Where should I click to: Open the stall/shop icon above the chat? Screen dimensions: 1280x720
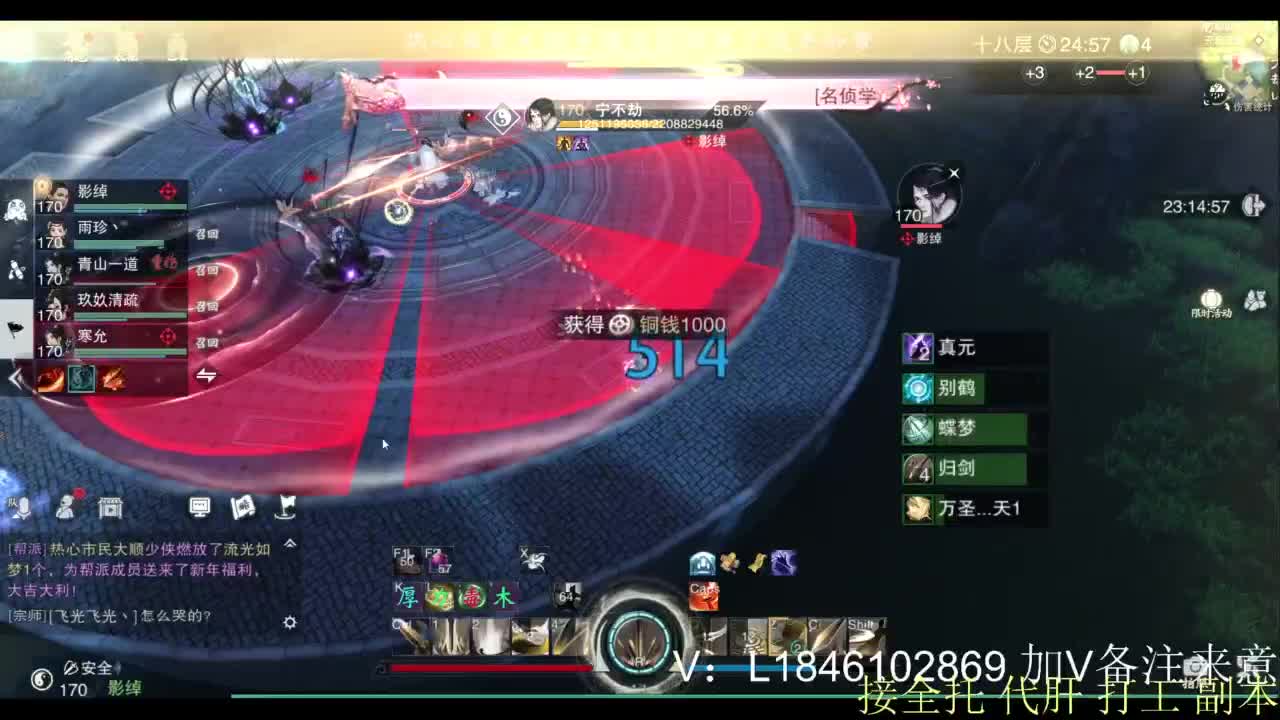[110, 507]
